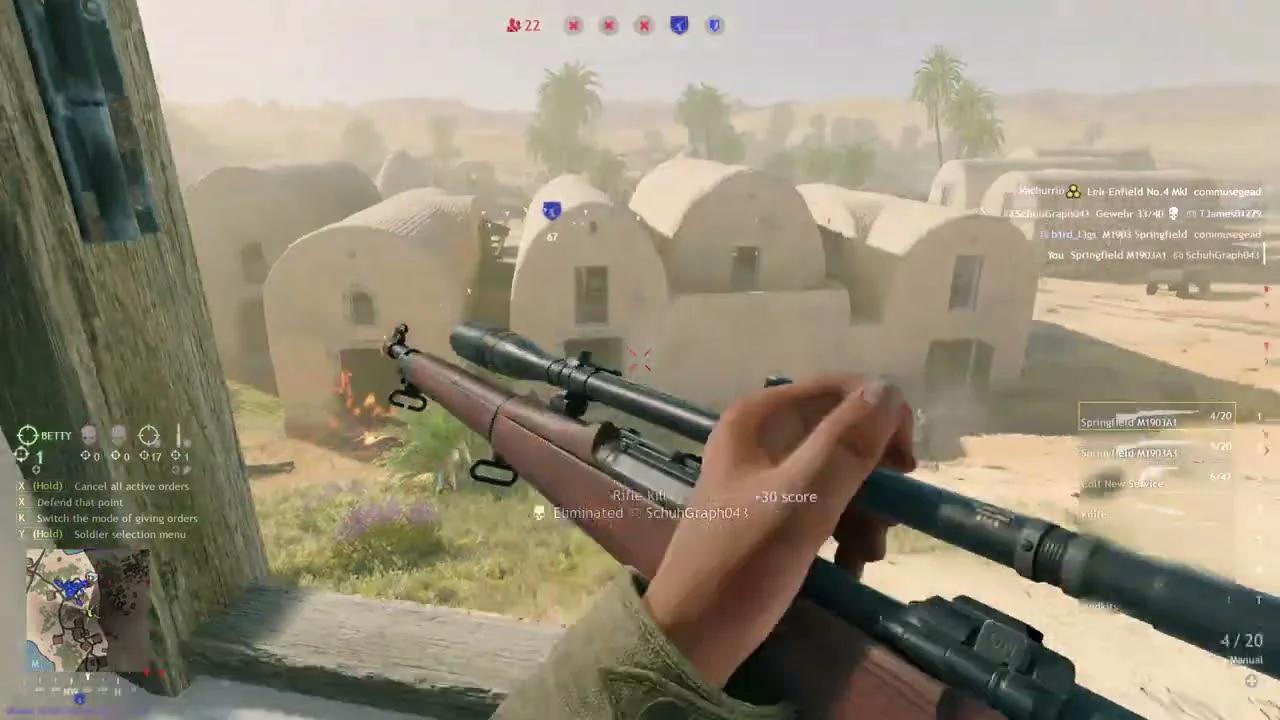Toggle Defend that point order
1280x720 pixels.
pyautogui.click(x=80, y=502)
